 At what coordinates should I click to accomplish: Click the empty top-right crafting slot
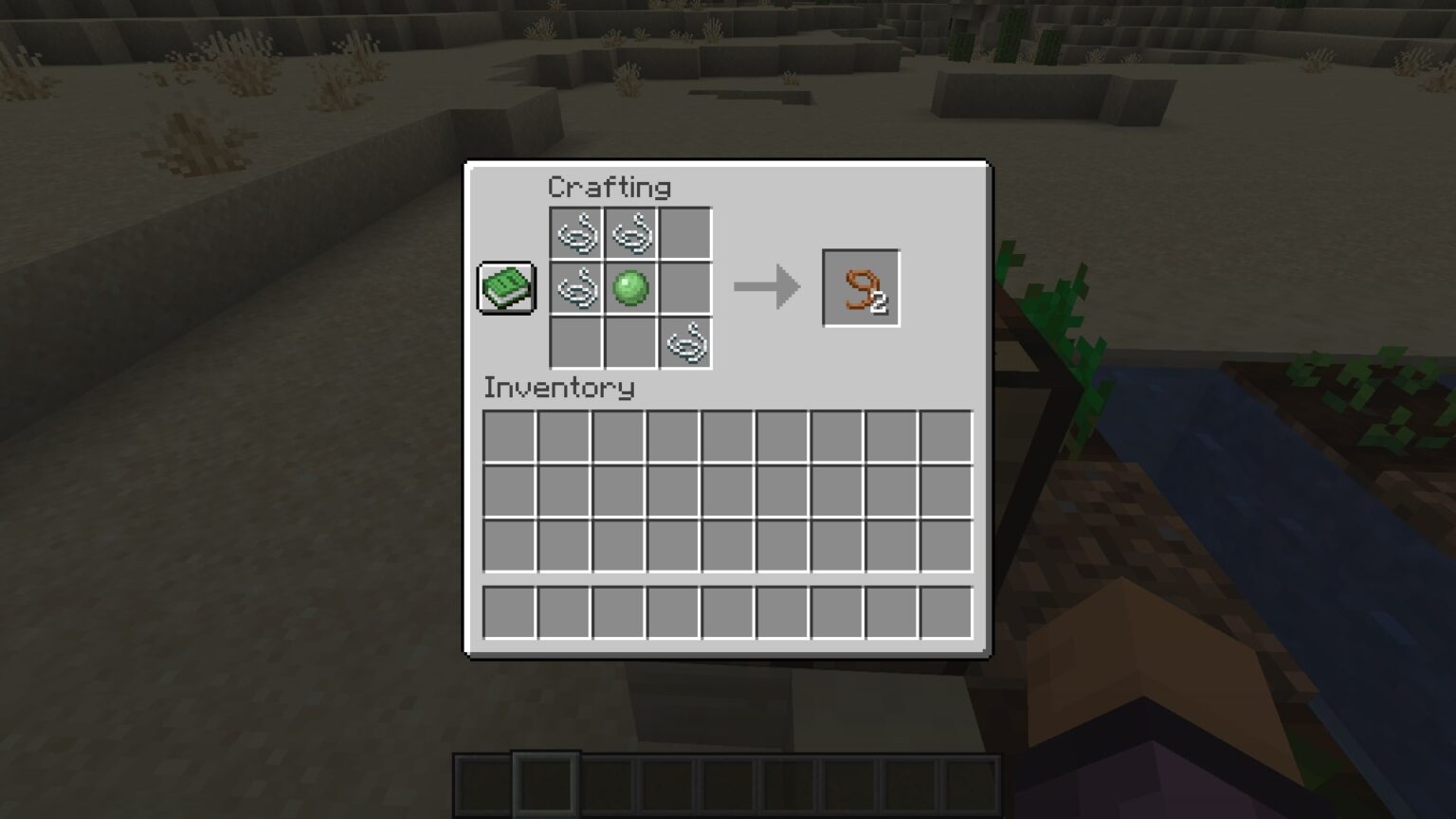pos(684,233)
